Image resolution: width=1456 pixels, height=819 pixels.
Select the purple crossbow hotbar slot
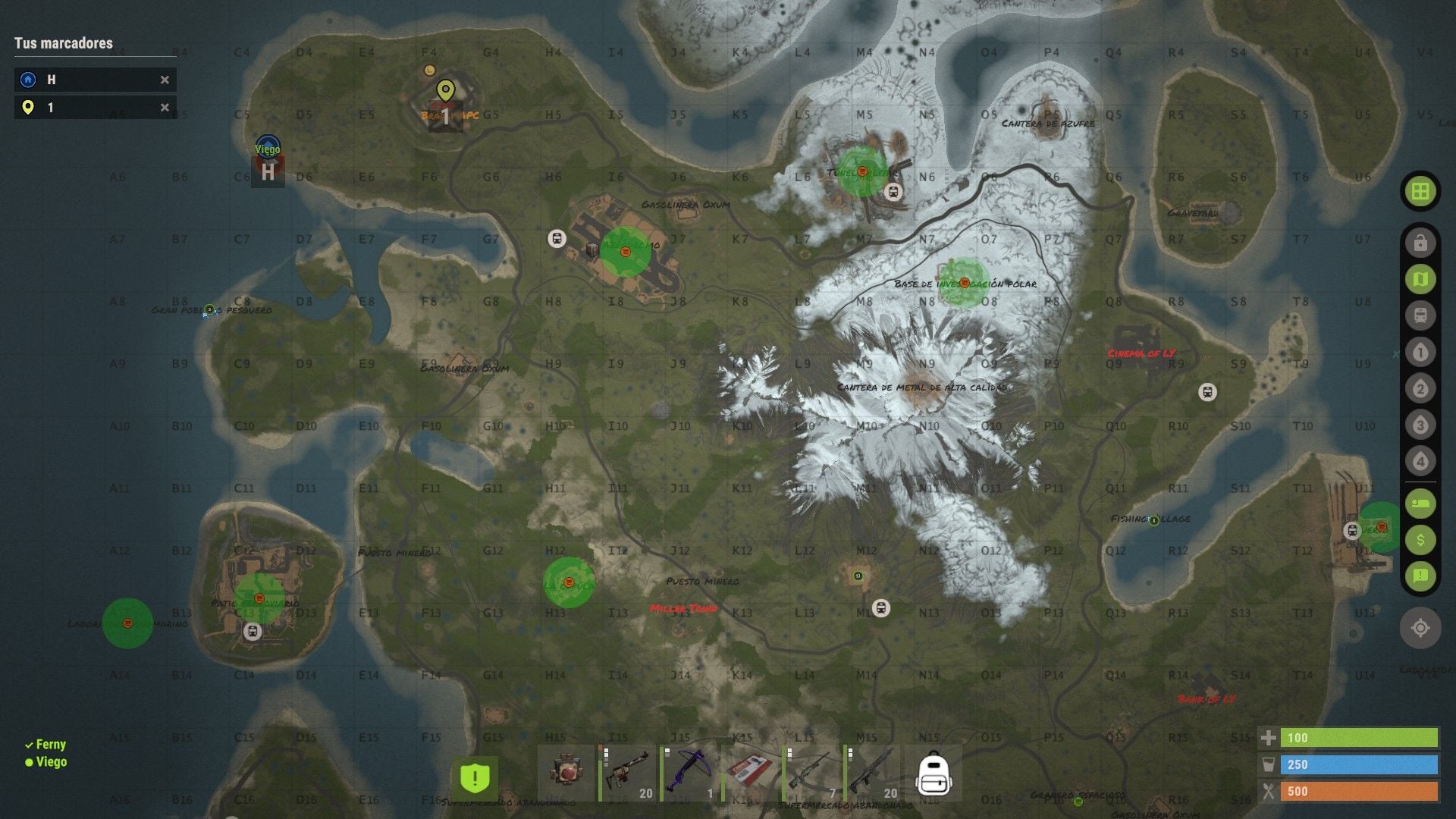689,774
